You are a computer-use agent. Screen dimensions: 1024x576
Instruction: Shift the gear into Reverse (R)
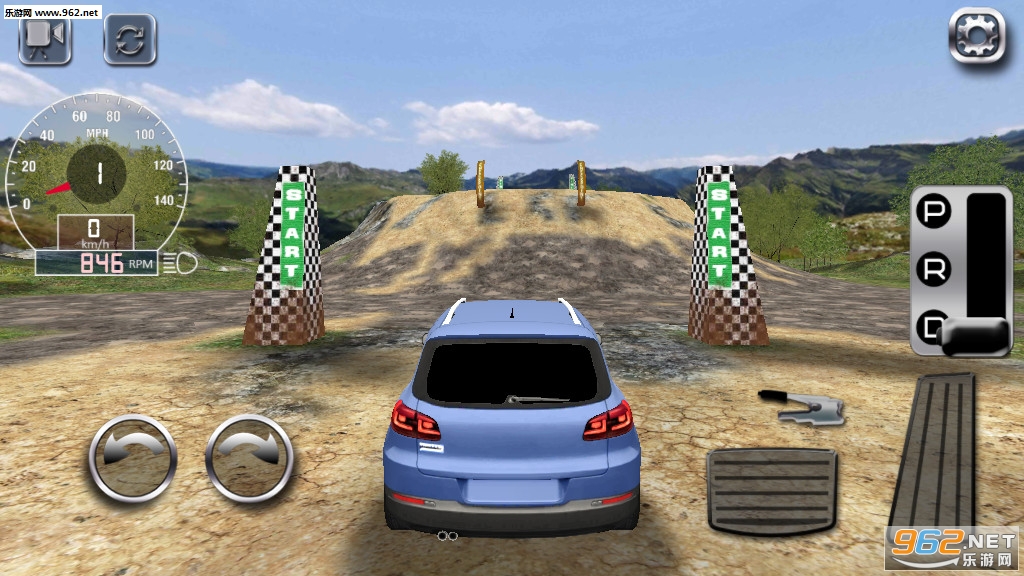click(934, 268)
